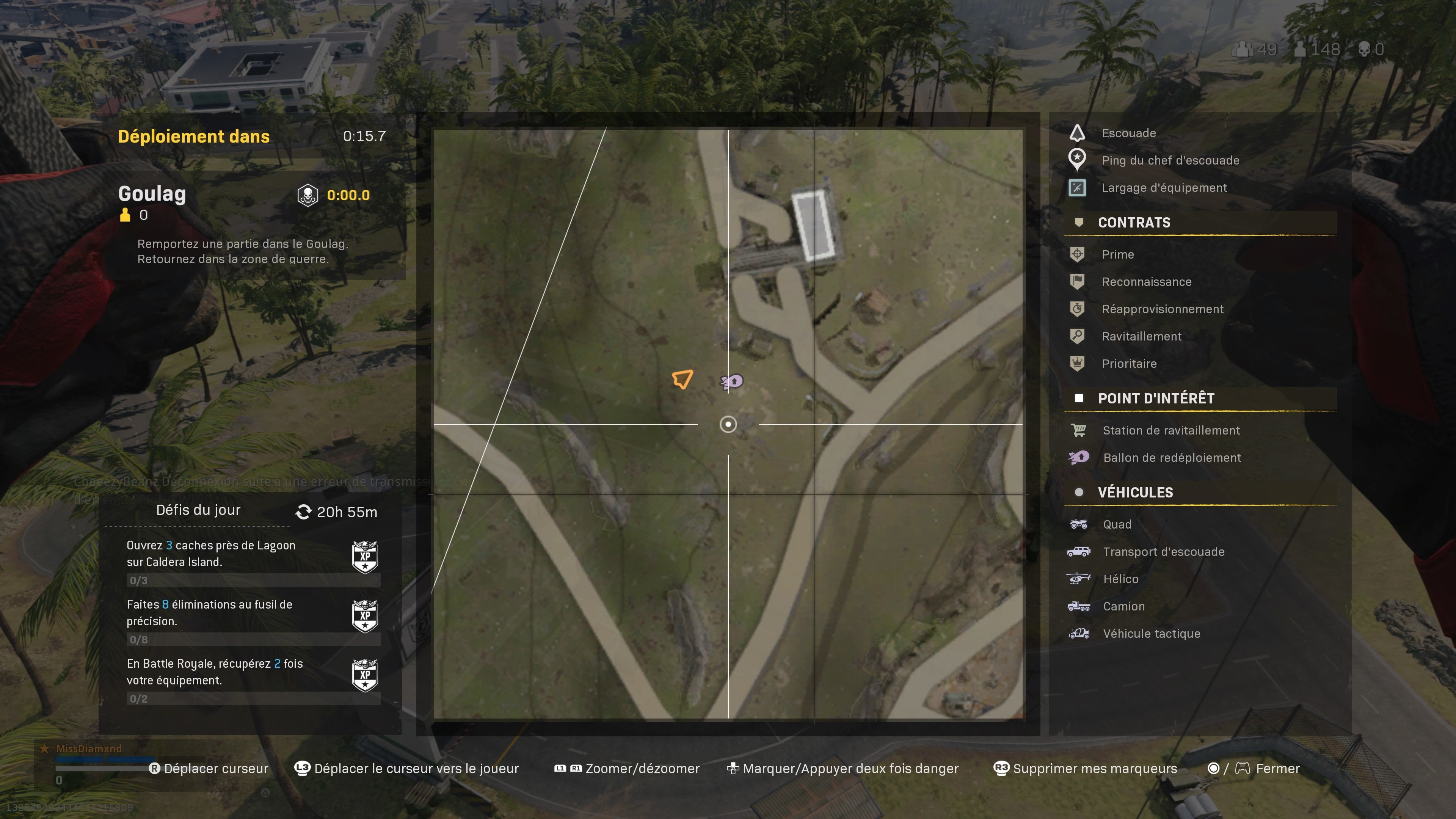Select the Camion vehicle entry
Image resolution: width=1456 pixels, height=819 pixels.
click(x=1123, y=607)
